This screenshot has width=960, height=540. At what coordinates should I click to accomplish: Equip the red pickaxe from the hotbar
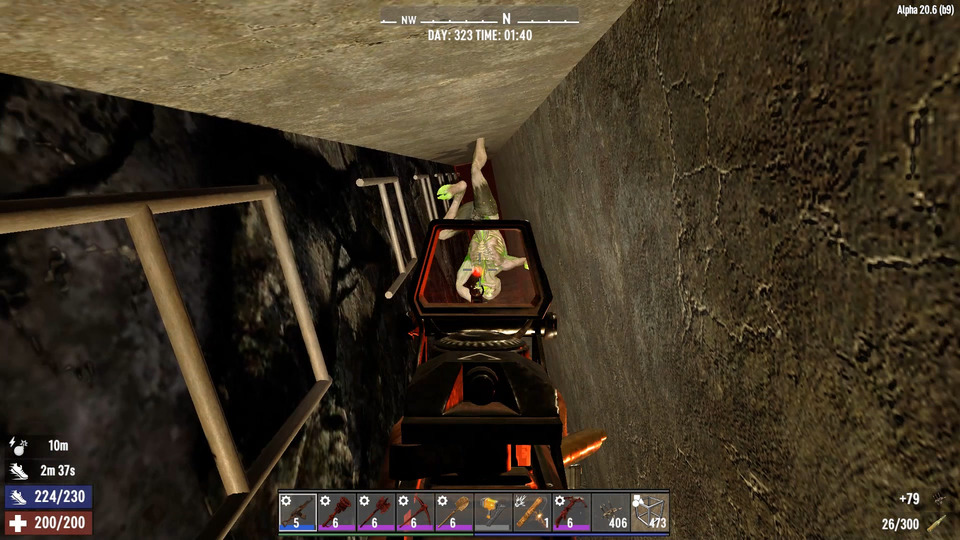pos(415,511)
